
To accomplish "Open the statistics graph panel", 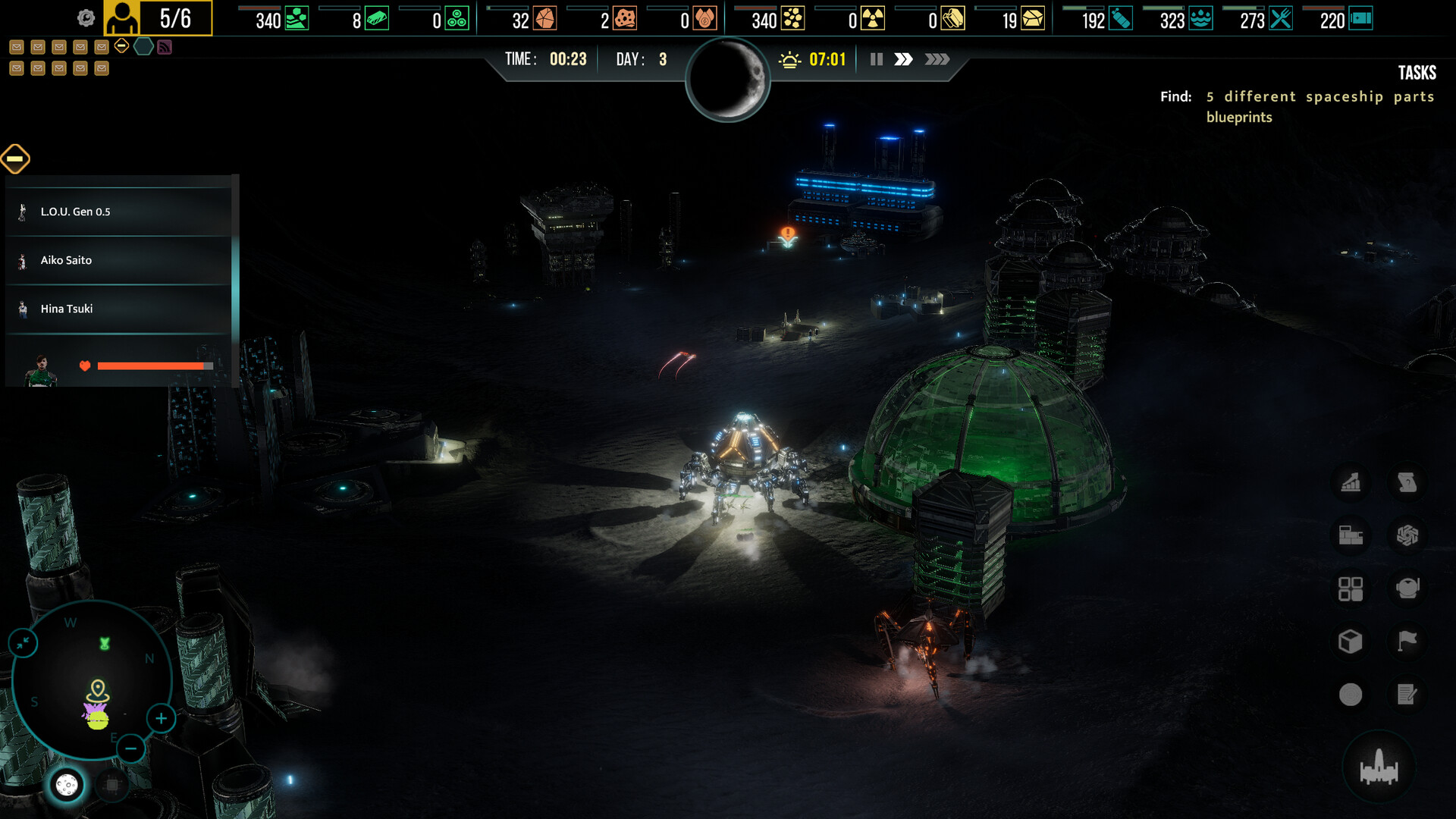I will click(x=1351, y=483).
